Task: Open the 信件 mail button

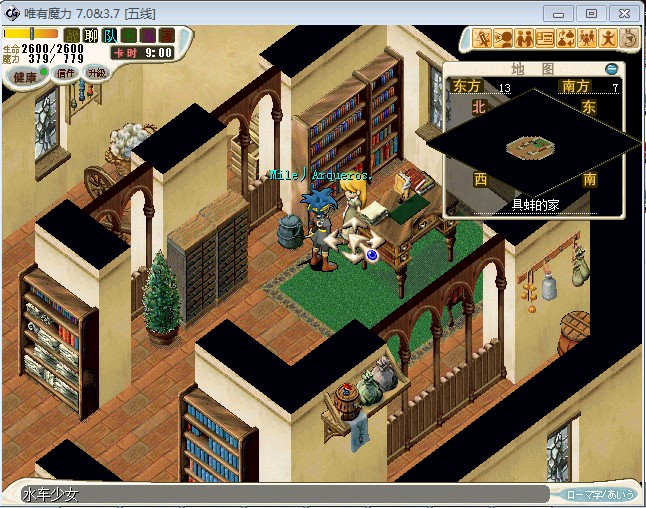Action: coord(66,73)
